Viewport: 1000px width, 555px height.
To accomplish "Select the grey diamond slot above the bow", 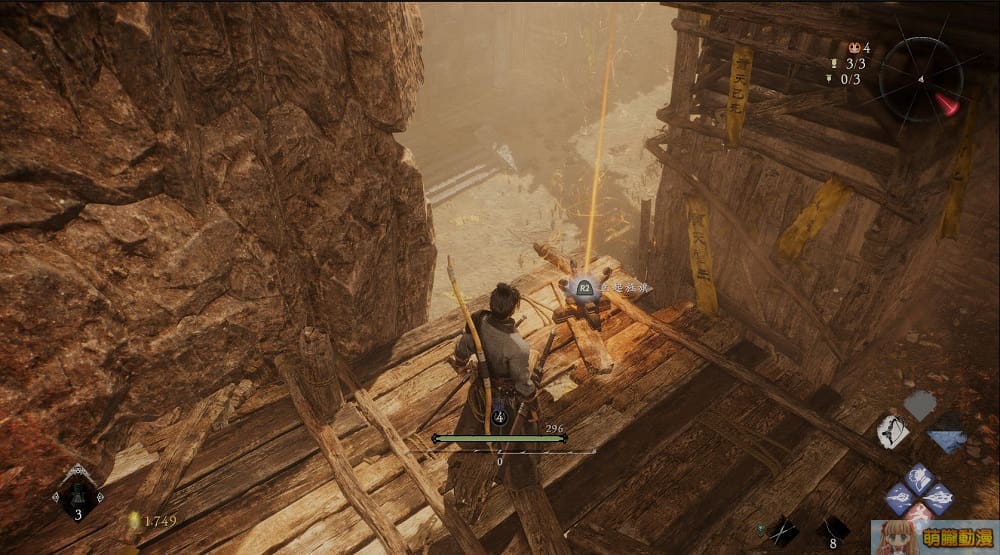I will tap(920, 404).
